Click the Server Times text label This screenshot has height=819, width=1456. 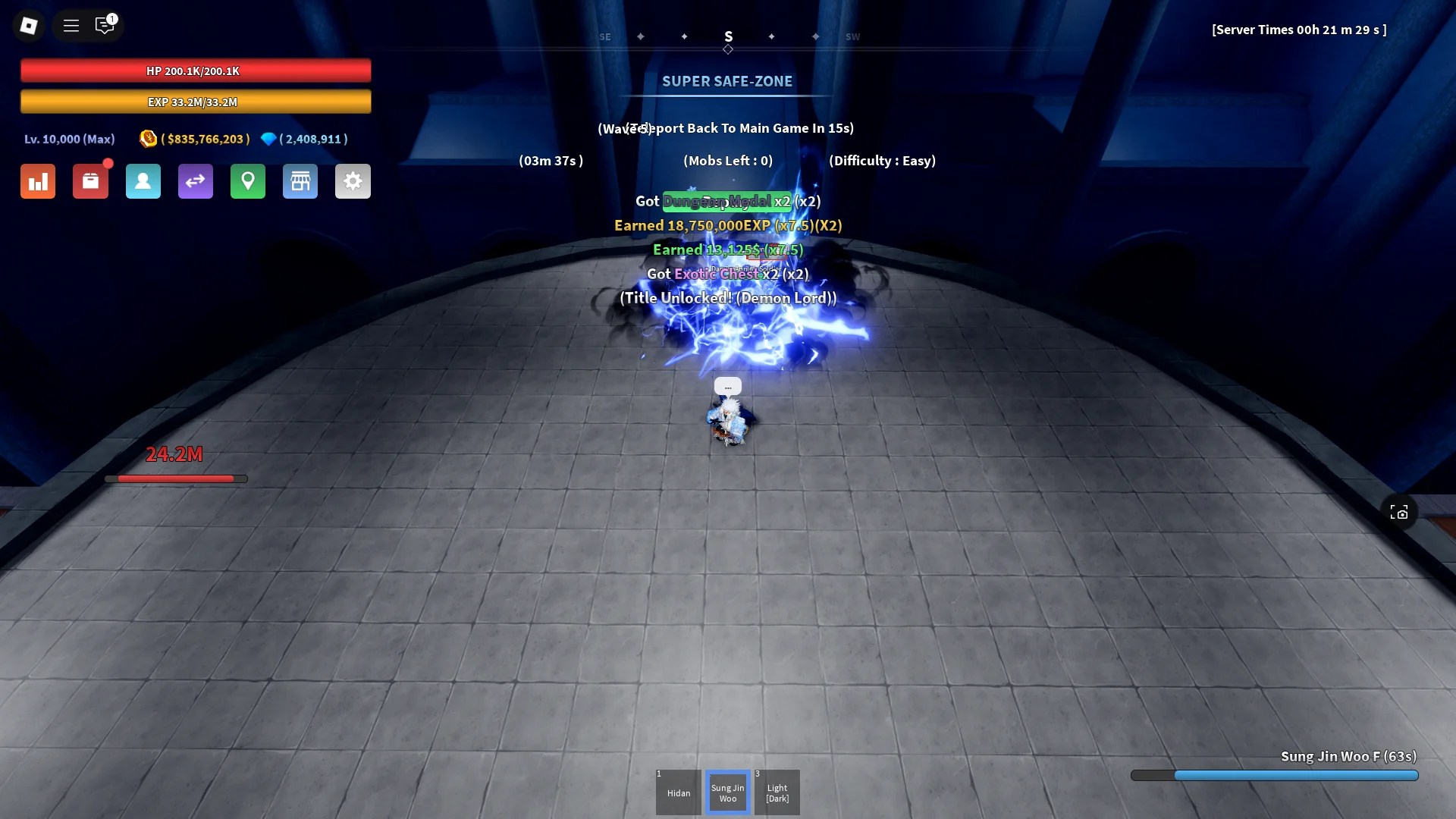tap(1299, 30)
